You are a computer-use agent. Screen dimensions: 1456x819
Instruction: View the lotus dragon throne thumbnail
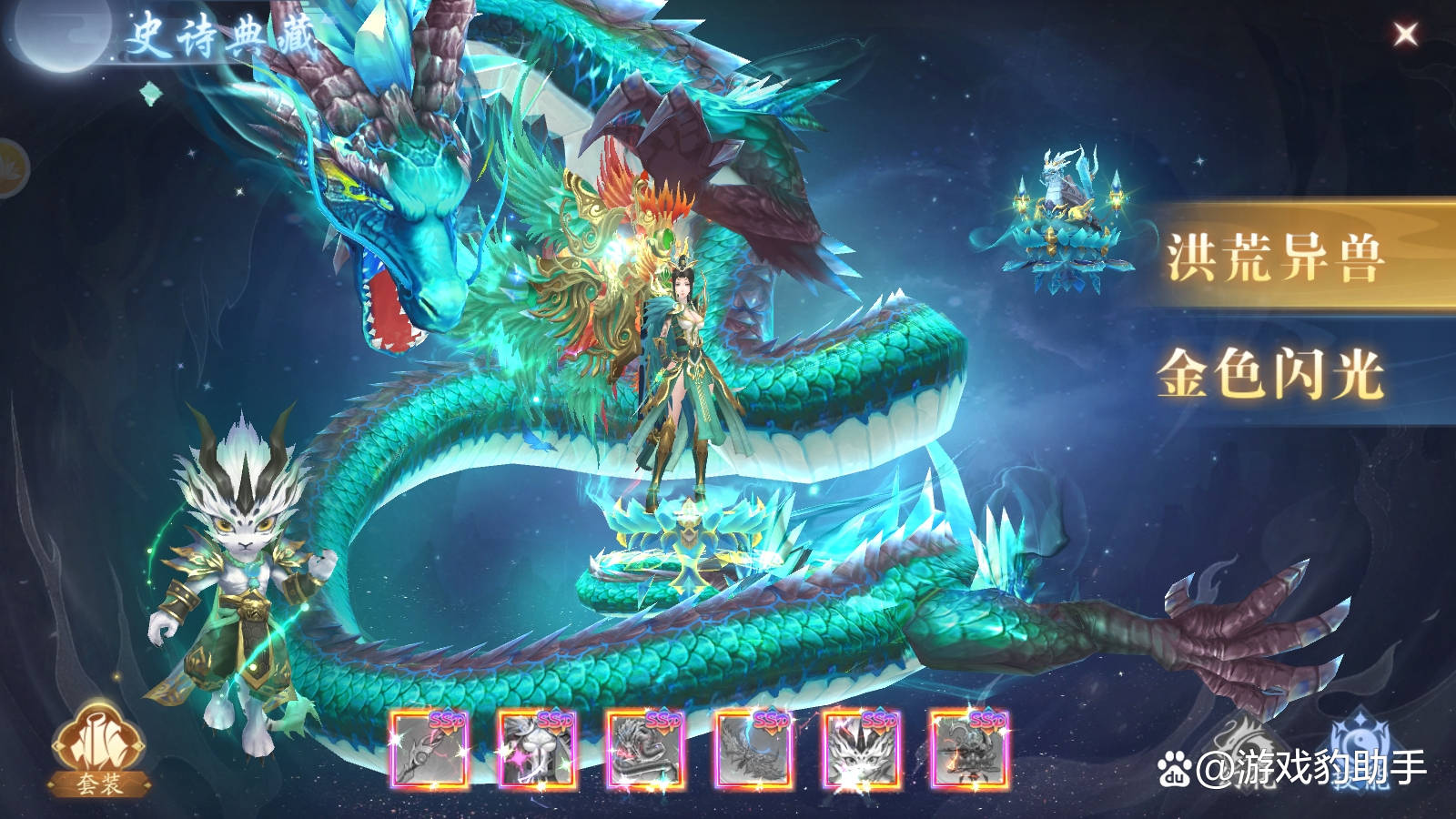click(x=1067, y=223)
